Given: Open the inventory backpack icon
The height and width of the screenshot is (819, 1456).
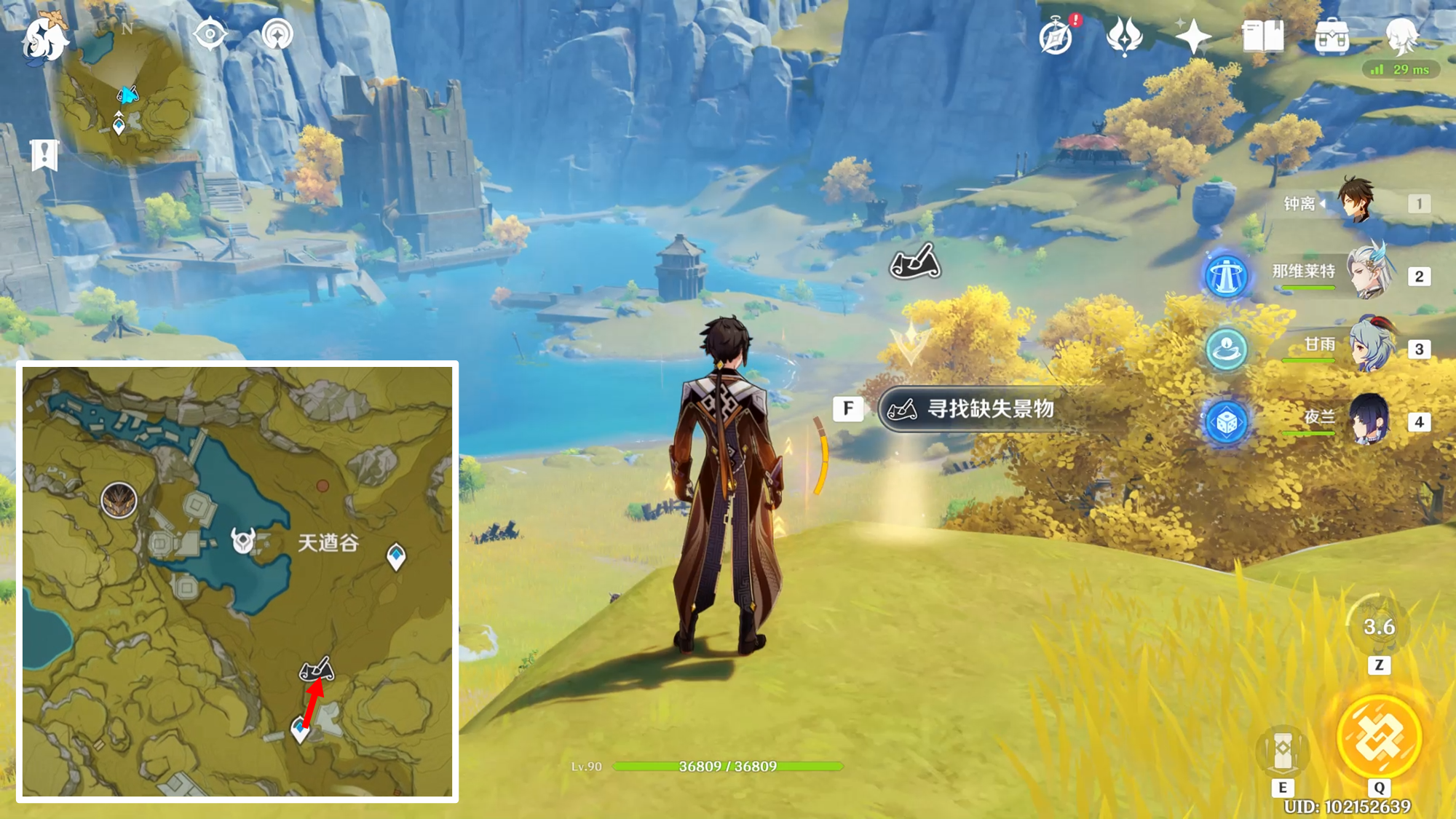Looking at the screenshot, I should pyautogui.click(x=1332, y=36).
